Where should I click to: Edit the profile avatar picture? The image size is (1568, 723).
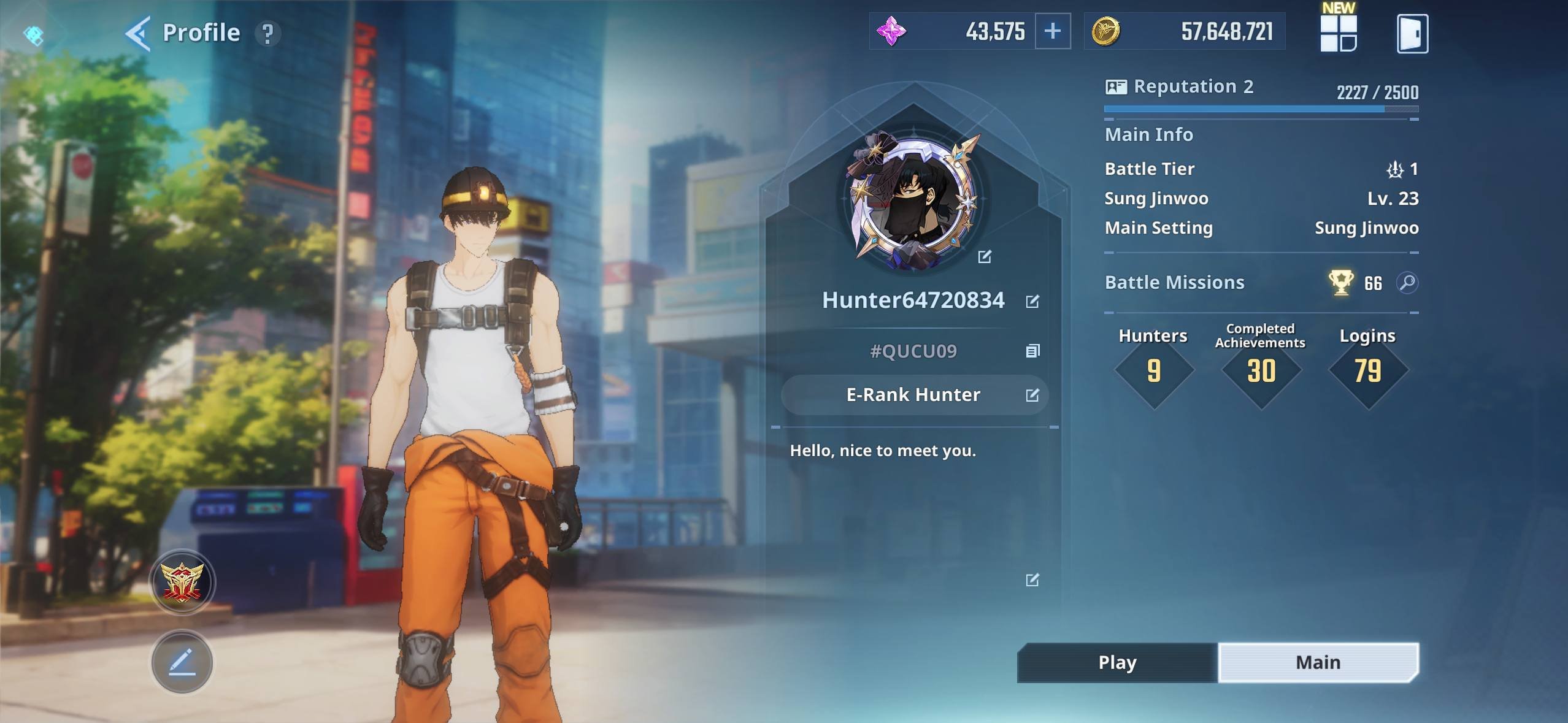click(x=985, y=257)
